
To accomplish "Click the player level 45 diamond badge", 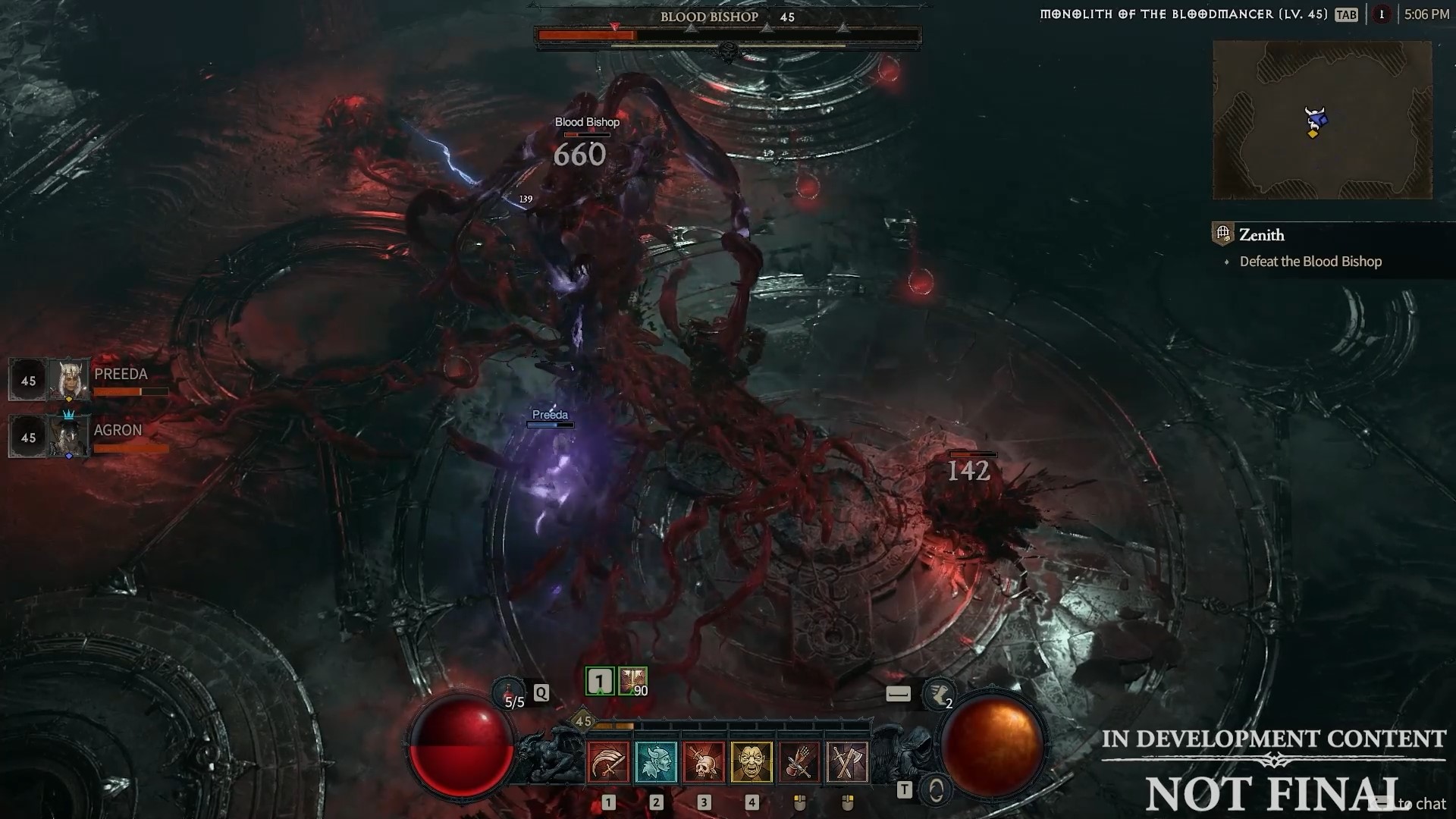I will tap(584, 722).
